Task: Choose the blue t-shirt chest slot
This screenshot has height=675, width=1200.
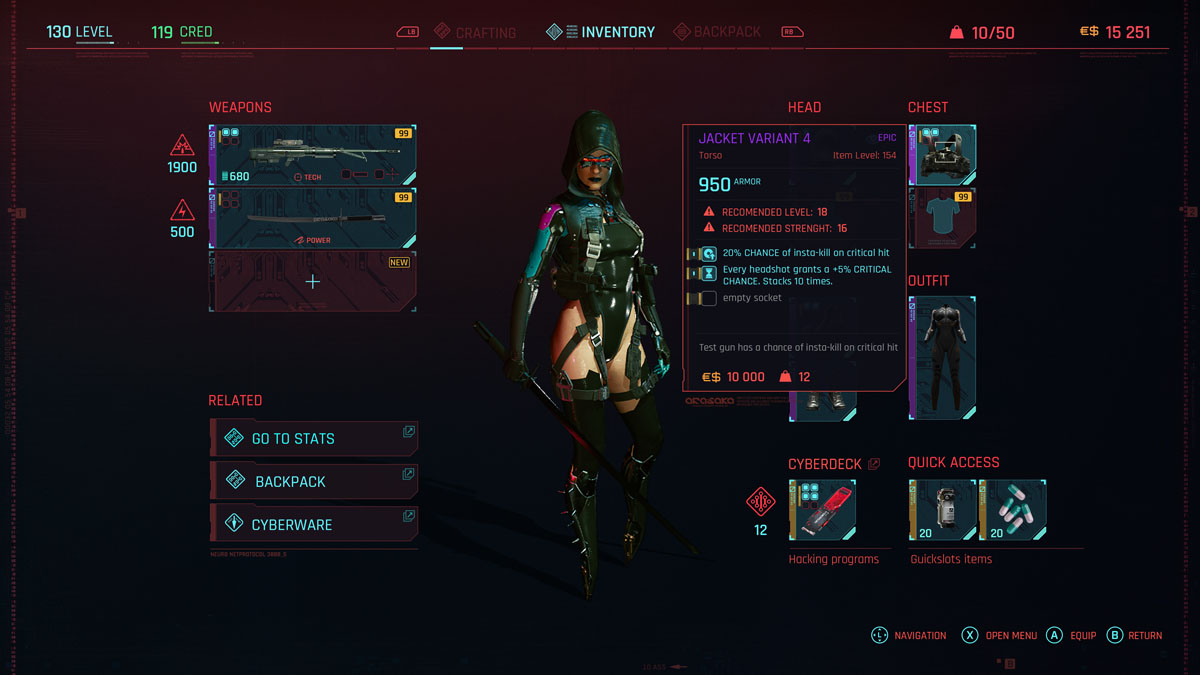Action: [x=942, y=218]
